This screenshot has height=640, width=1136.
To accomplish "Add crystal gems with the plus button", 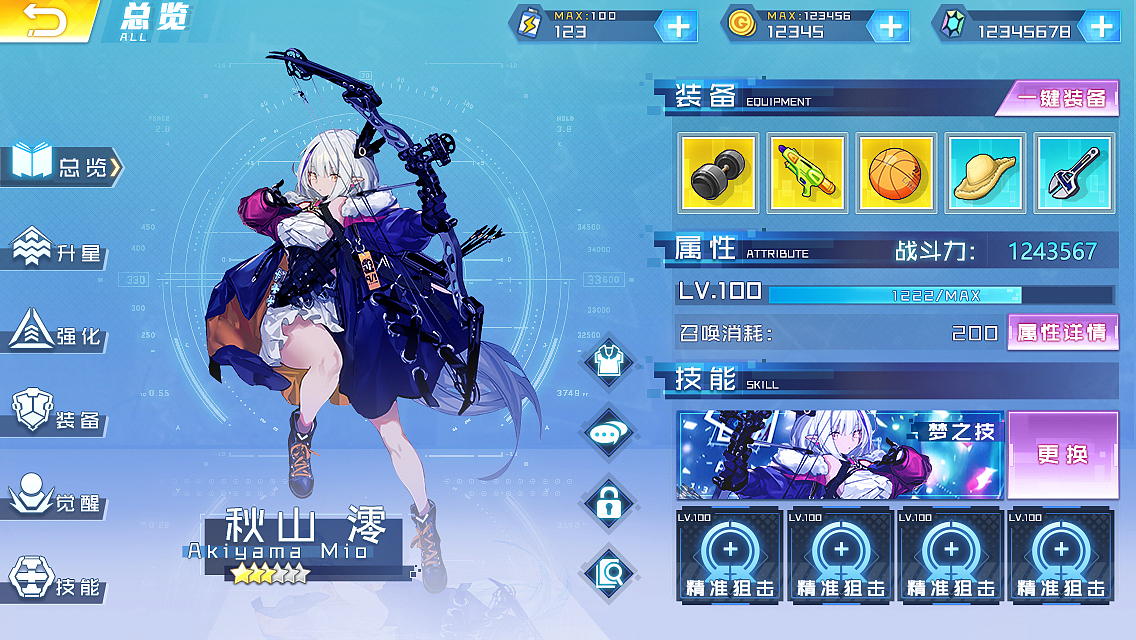I will point(1101,26).
